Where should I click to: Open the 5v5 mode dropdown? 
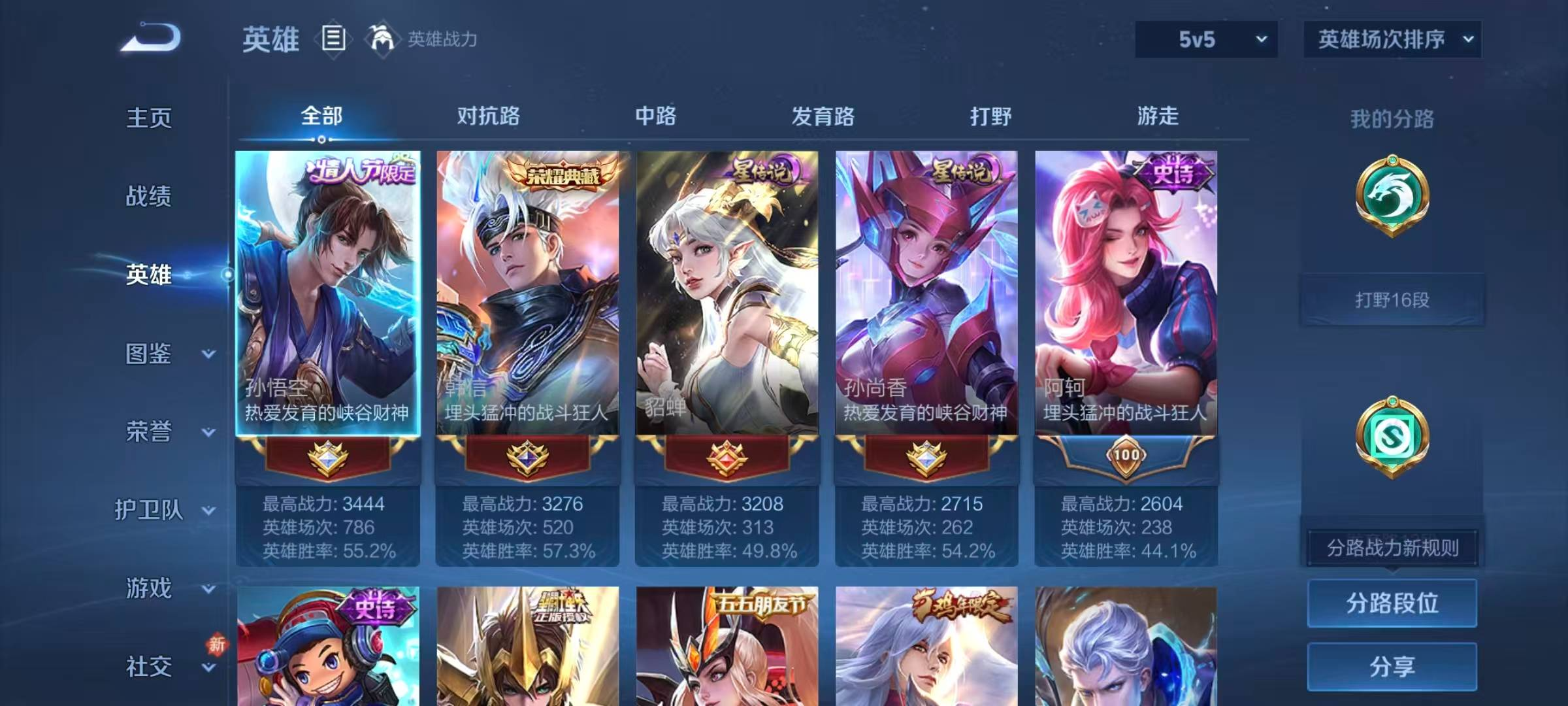pyautogui.click(x=1205, y=39)
